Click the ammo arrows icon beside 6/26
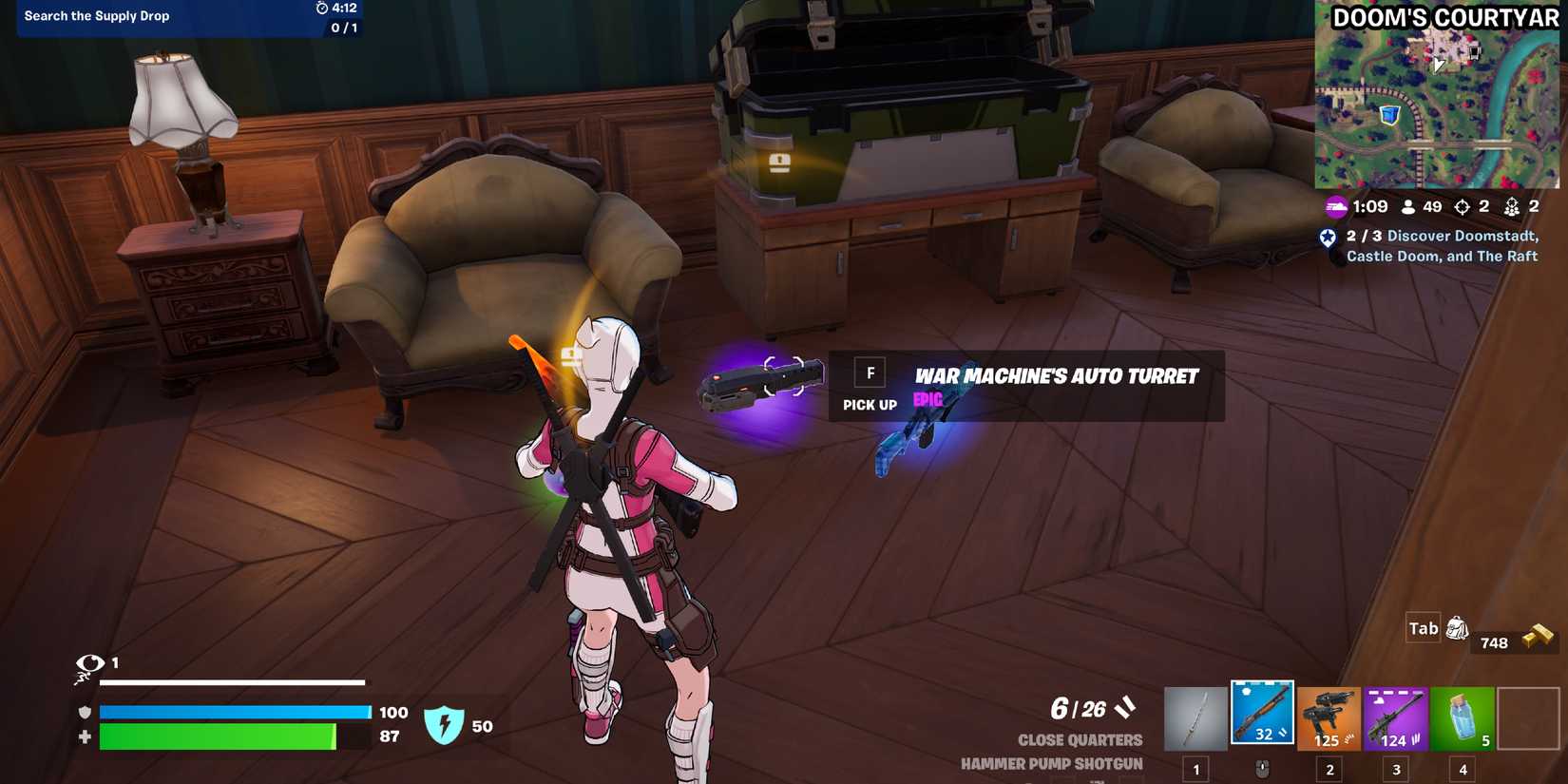 [x=1125, y=707]
